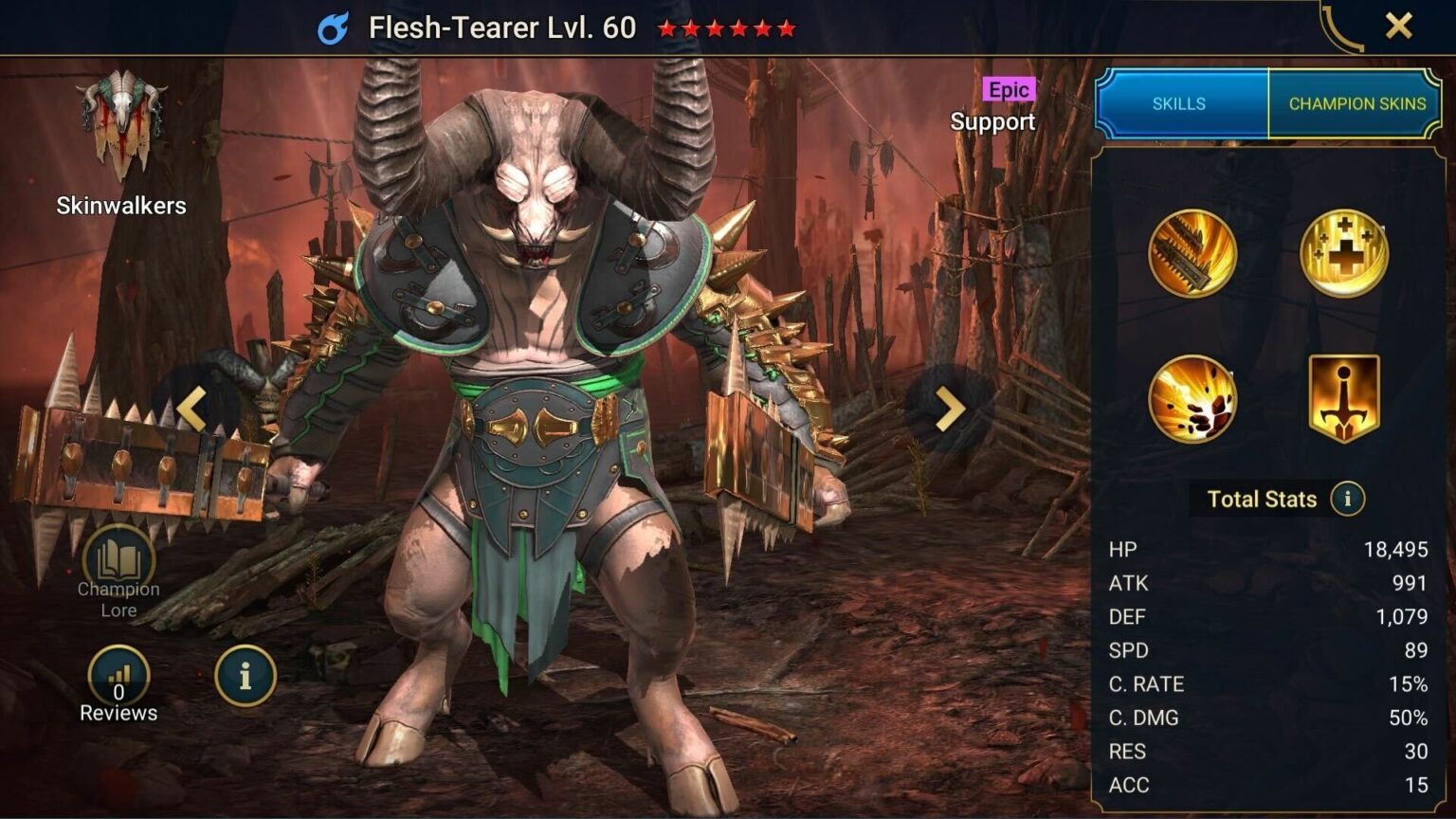Open the Total Stats info tooltip
This screenshot has width=1456, height=819.
coord(1350,499)
